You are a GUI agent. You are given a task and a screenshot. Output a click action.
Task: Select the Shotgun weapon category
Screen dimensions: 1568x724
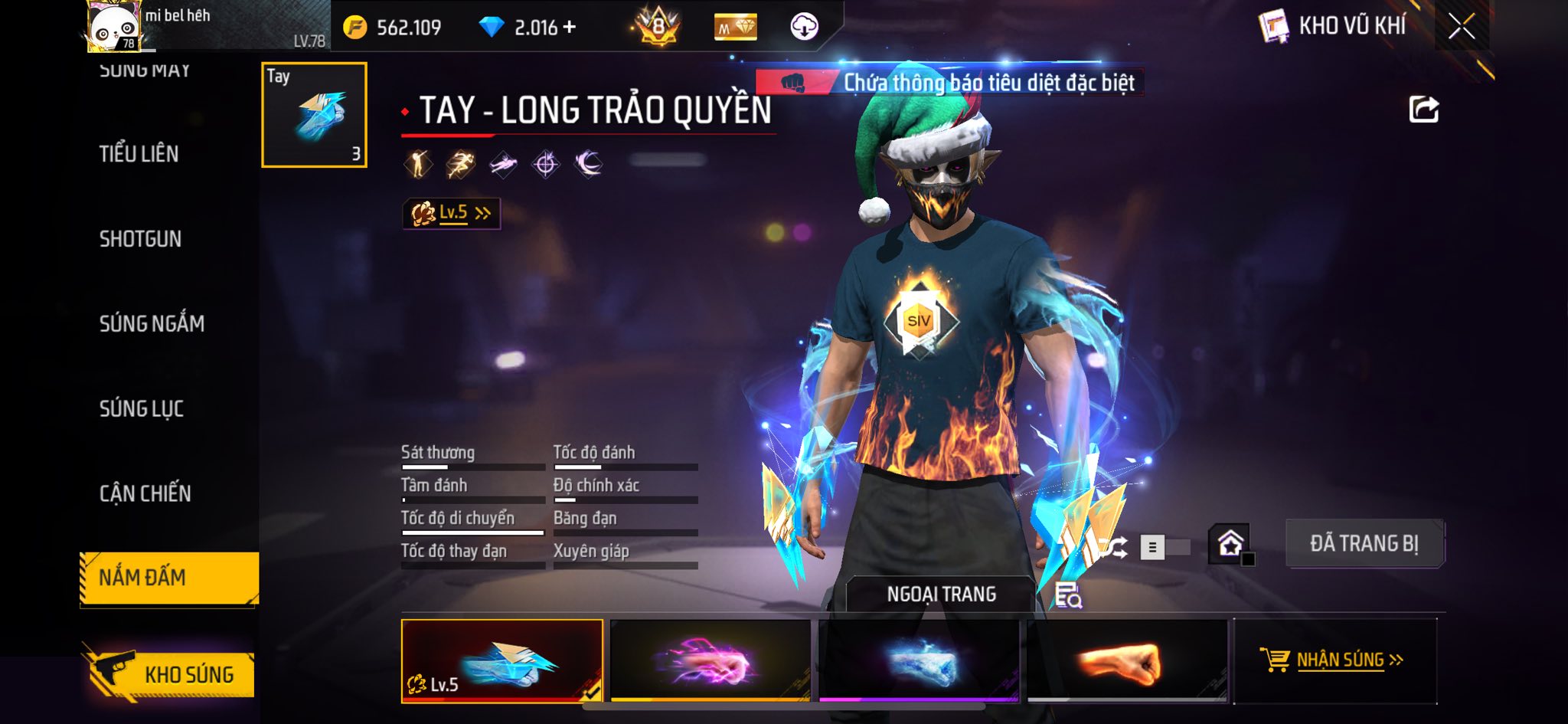click(x=140, y=239)
